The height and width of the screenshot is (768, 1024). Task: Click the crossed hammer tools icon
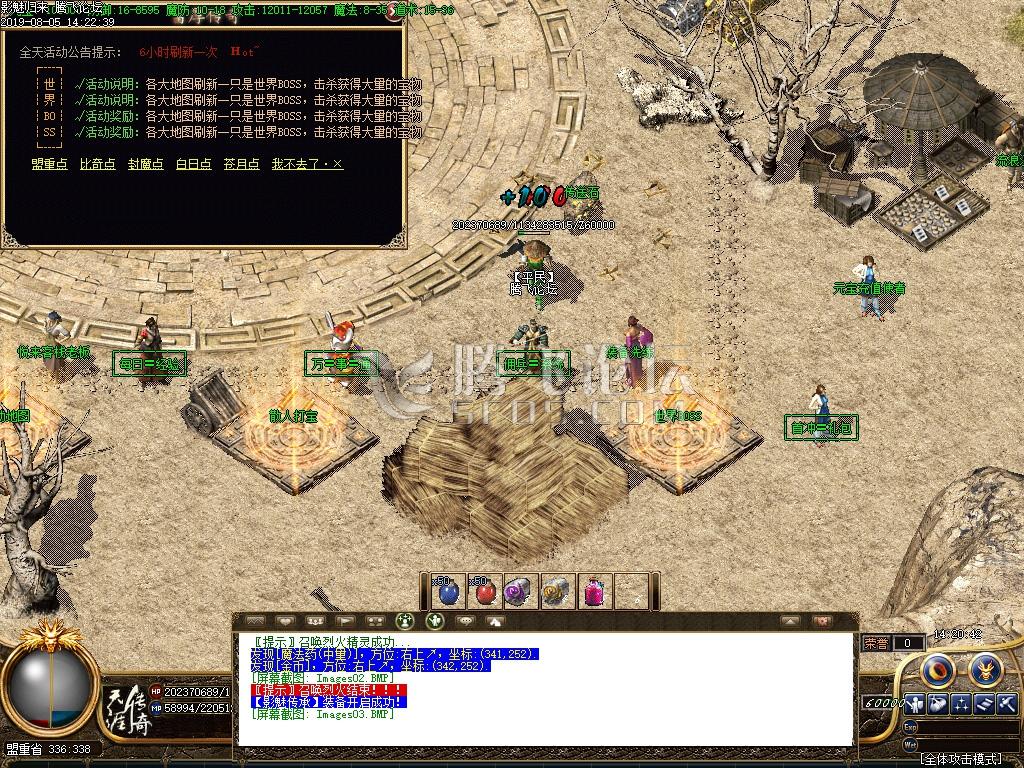point(1006,703)
